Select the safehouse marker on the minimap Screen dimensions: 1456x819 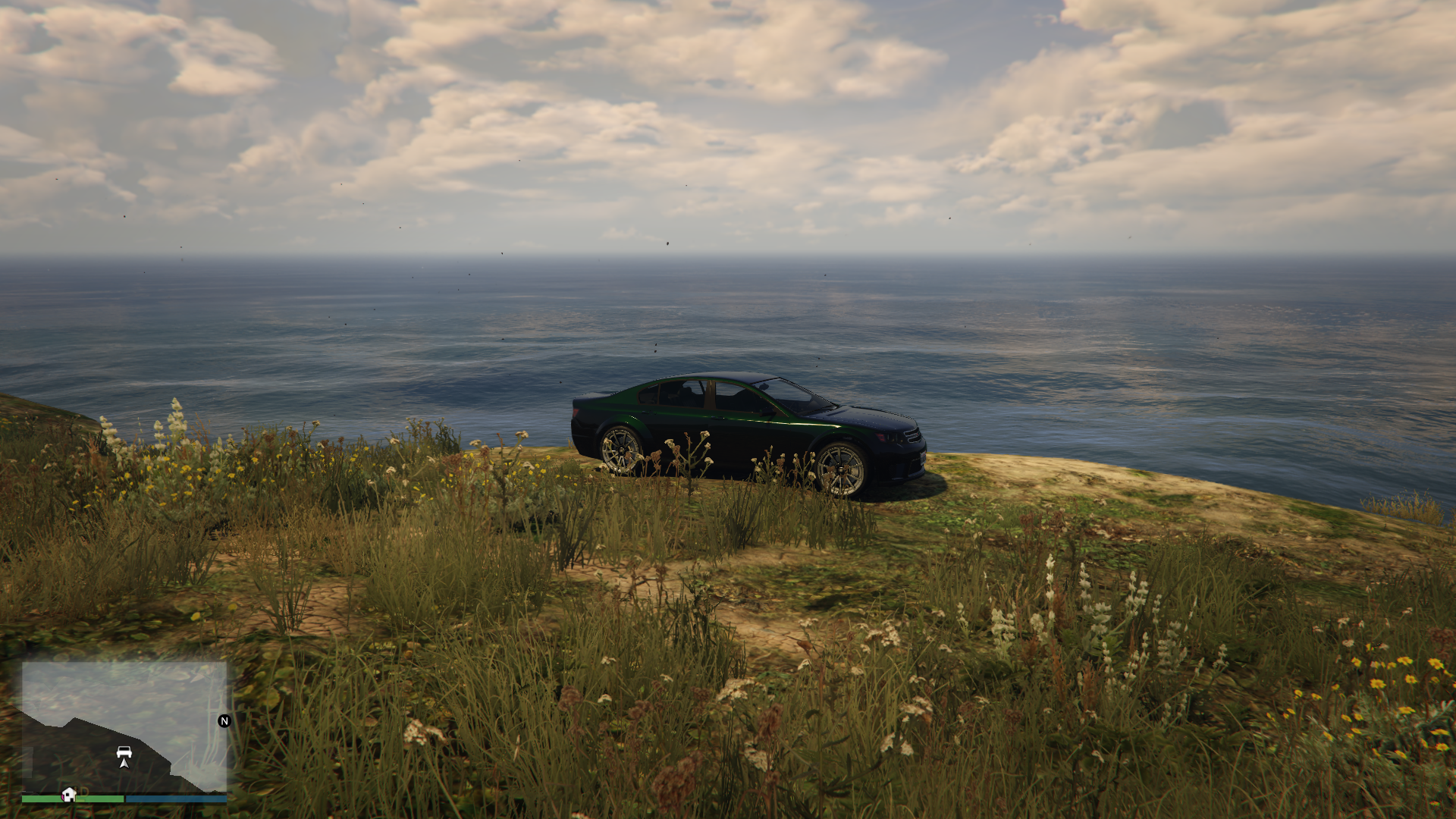(69, 795)
